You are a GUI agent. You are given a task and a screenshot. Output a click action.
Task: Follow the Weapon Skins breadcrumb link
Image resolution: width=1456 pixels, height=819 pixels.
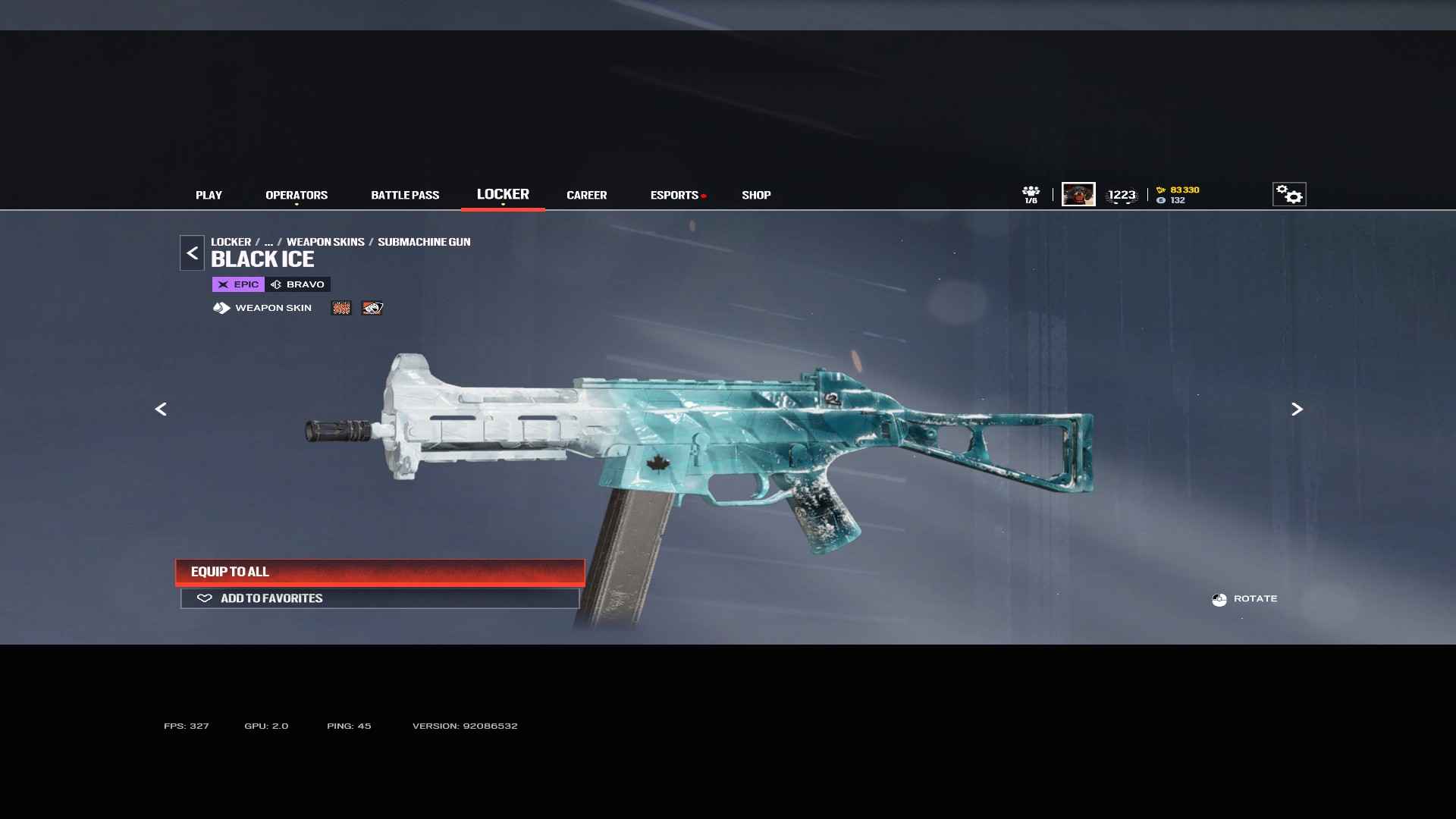[x=325, y=242]
